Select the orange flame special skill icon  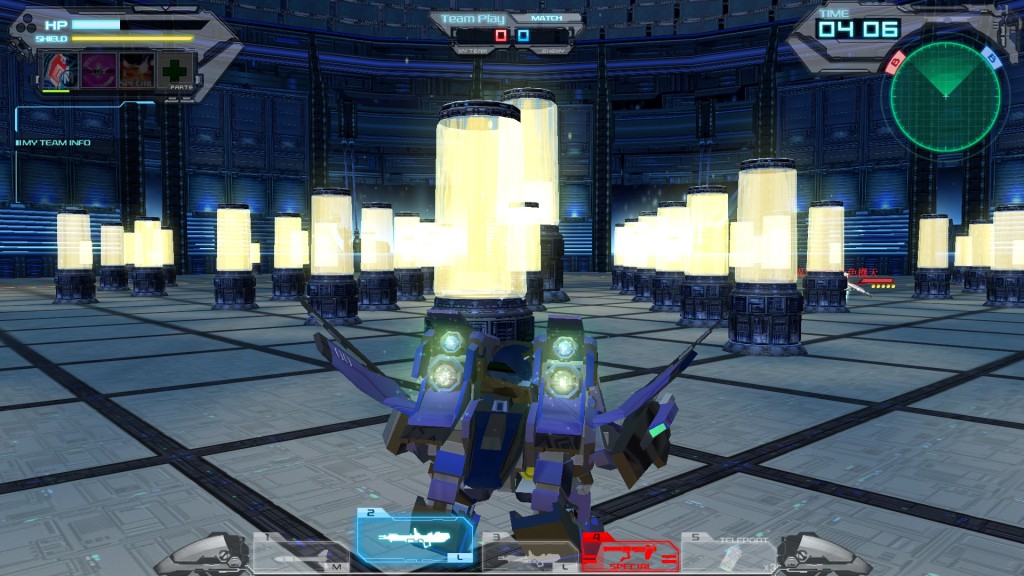137,70
